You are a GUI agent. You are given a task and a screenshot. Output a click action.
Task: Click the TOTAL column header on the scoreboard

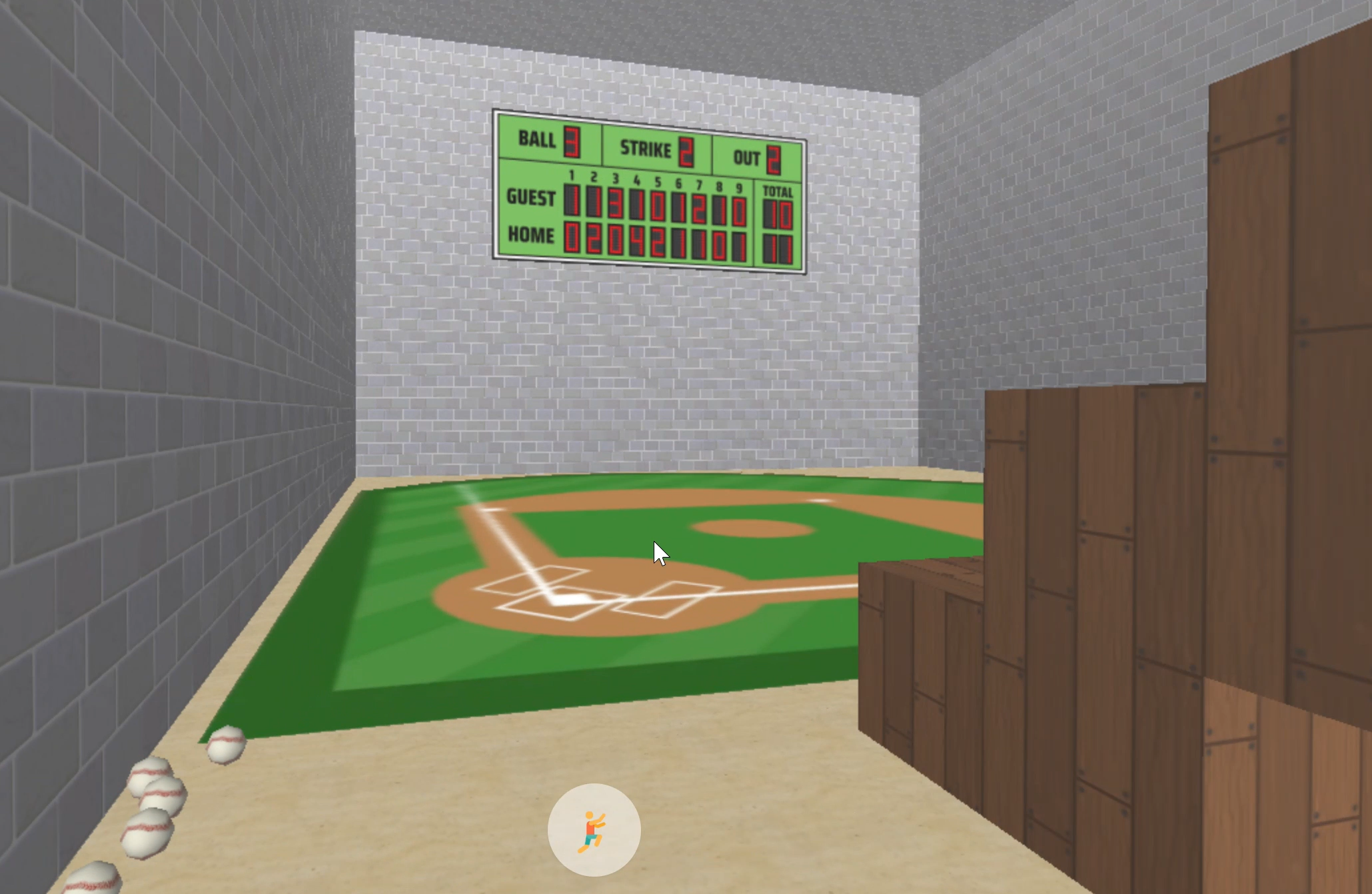pos(778,190)
